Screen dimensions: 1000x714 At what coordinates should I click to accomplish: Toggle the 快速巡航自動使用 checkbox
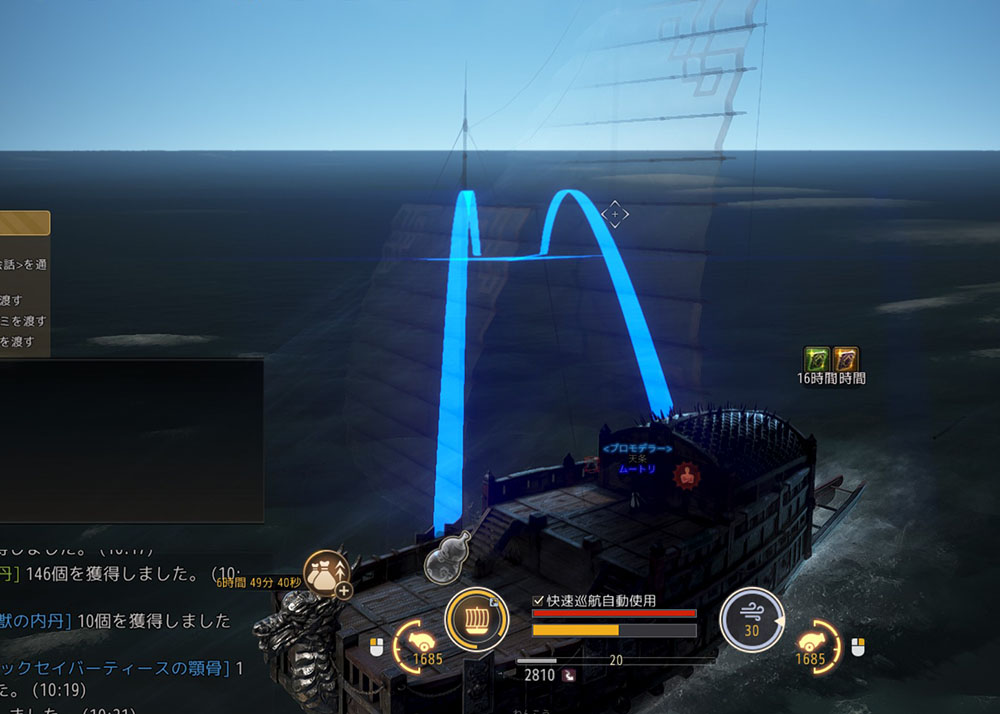point(539,601)
